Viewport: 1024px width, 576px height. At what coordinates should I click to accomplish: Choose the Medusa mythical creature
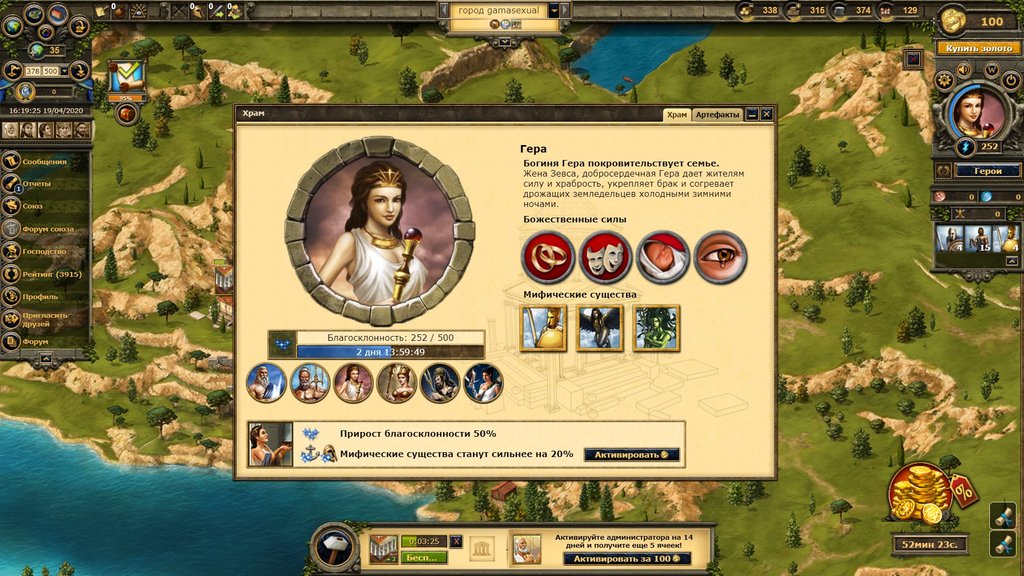656,328
